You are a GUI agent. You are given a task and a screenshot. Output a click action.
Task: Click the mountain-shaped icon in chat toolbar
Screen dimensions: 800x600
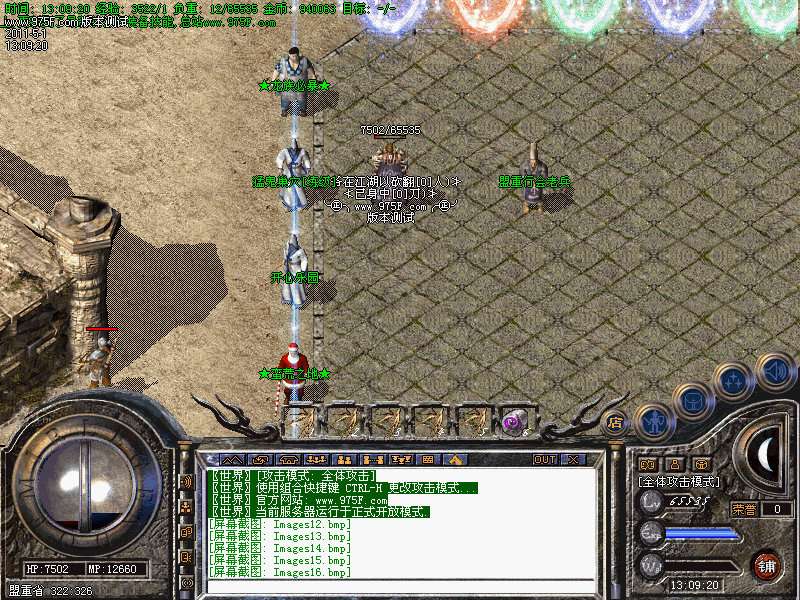pyautogui.click(x=235, y=460)
